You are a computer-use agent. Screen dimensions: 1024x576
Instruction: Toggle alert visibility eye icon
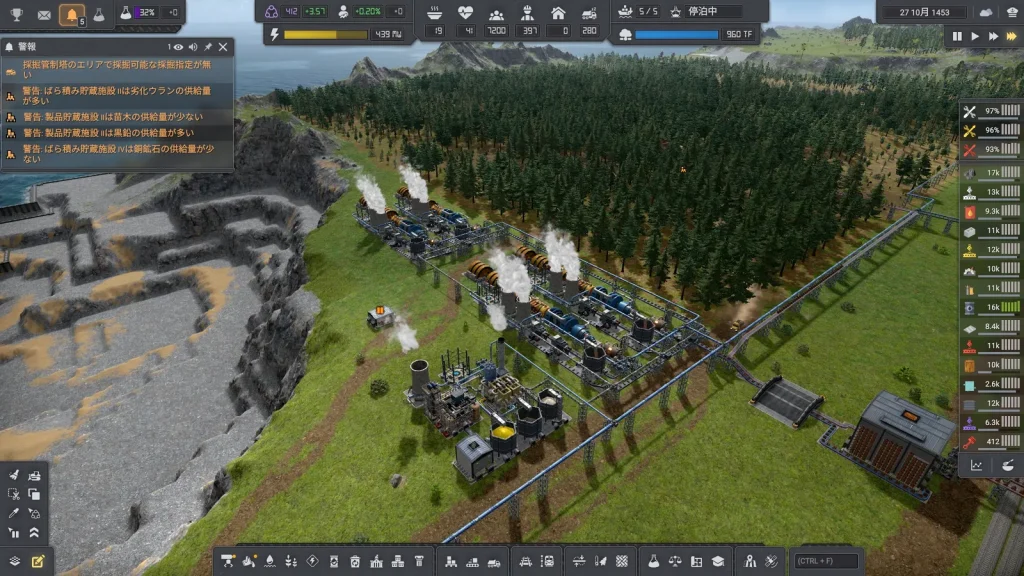click(x=178, y=47)
